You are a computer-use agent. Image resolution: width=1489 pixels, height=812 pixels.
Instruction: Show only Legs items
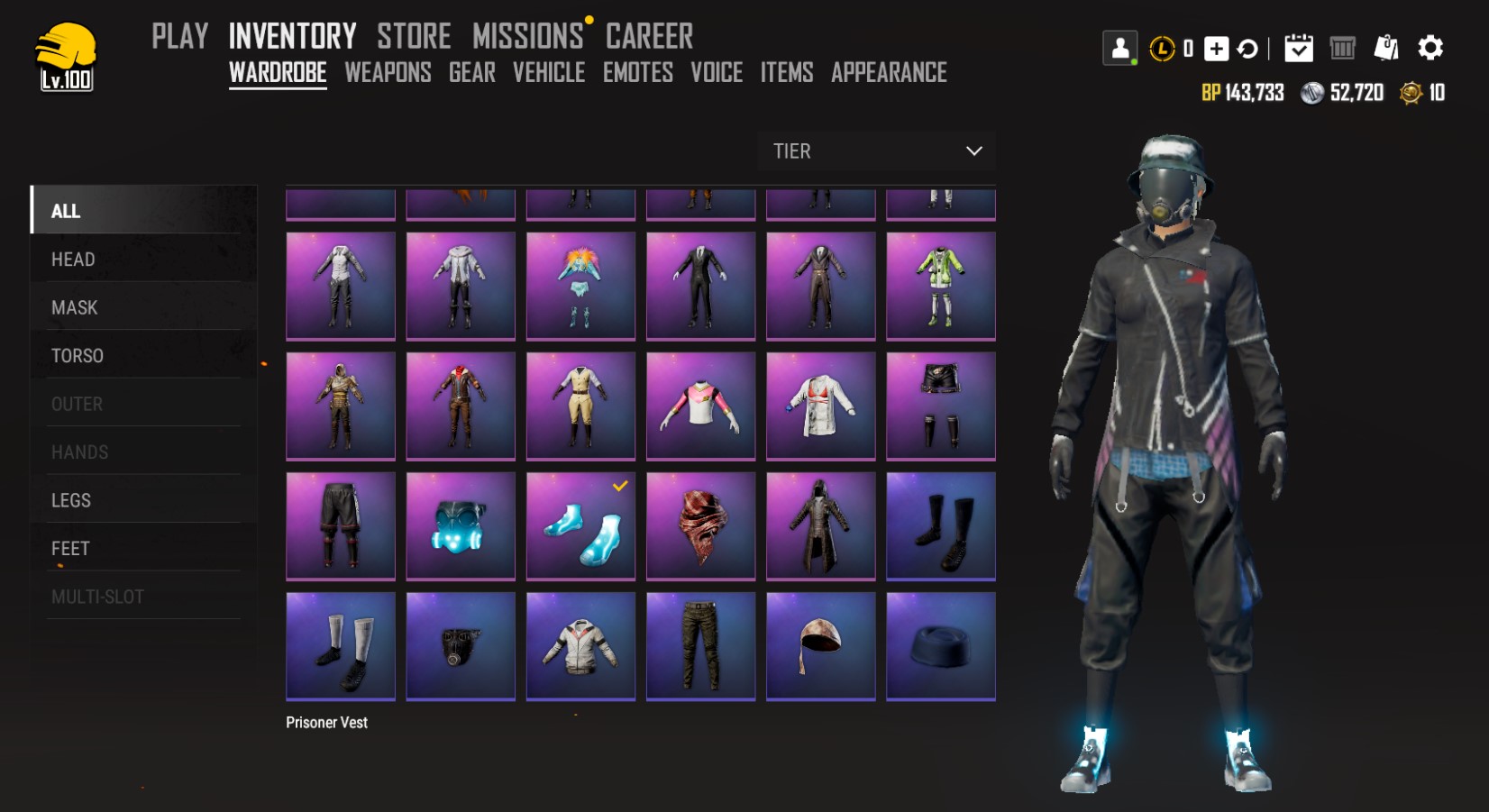(x=71, y=500)
